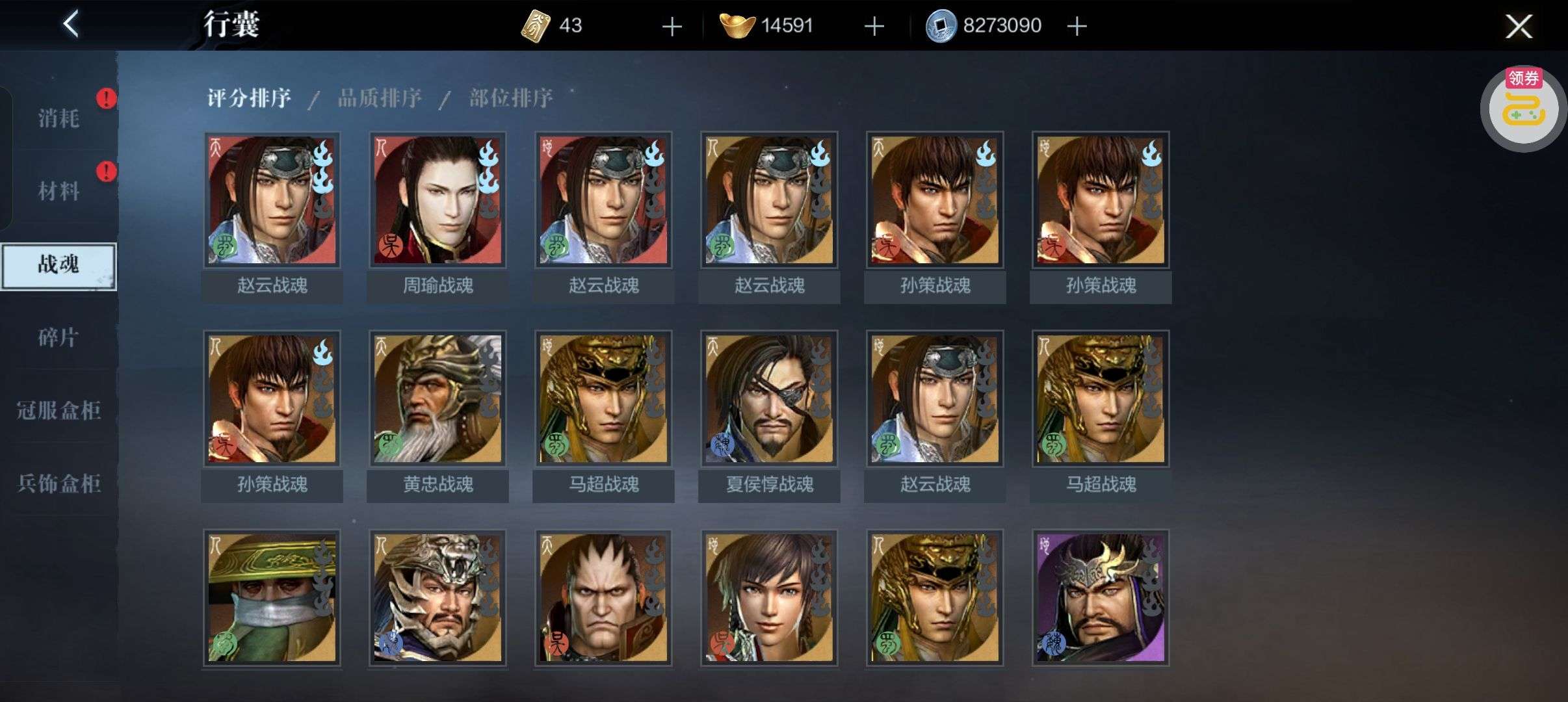Add more tokens next to 43
The height and width of the screenshot is (702, 1568).
(672, 27)
